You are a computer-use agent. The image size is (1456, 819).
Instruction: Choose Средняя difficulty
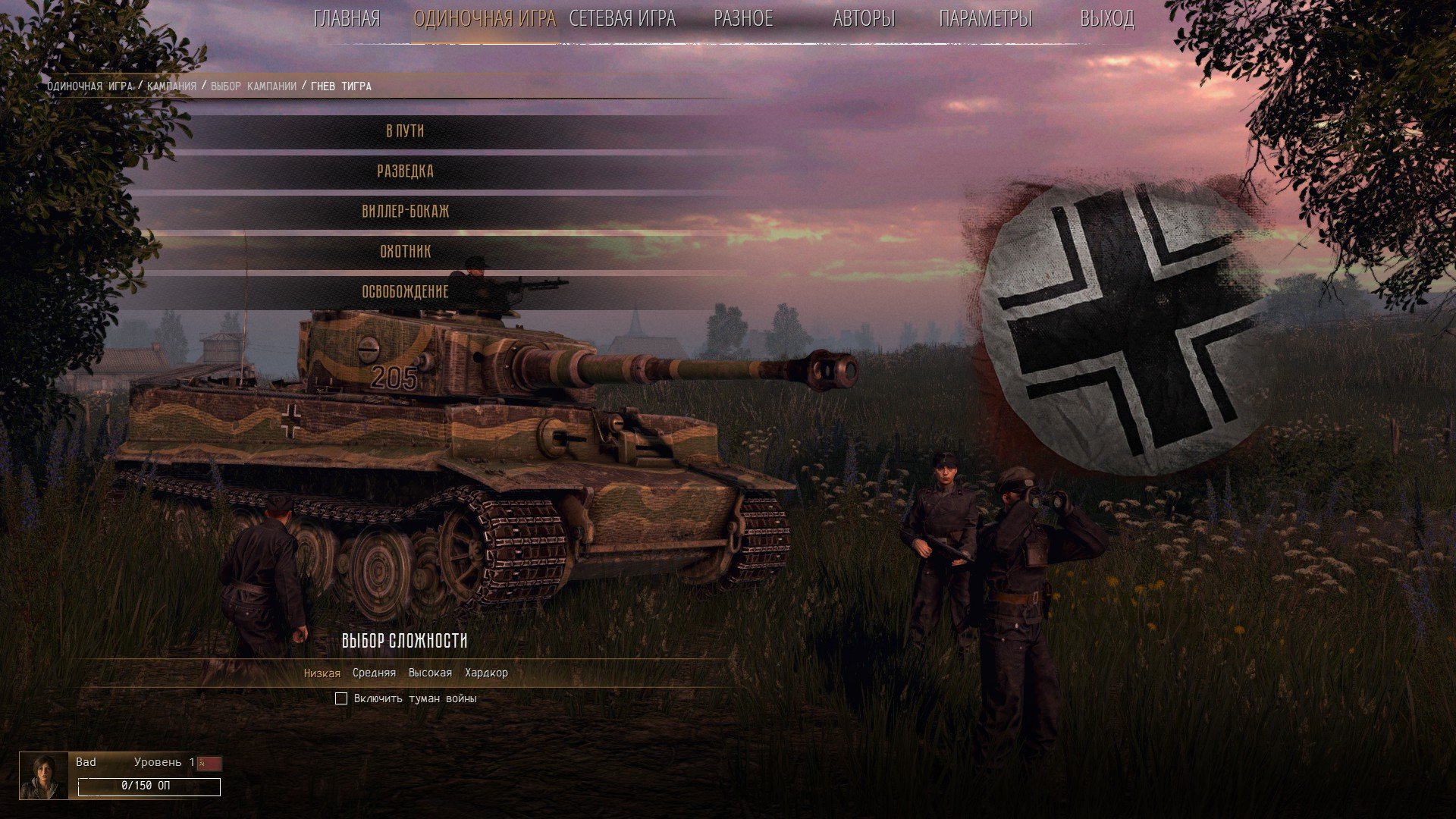click(x=374, y=673)
